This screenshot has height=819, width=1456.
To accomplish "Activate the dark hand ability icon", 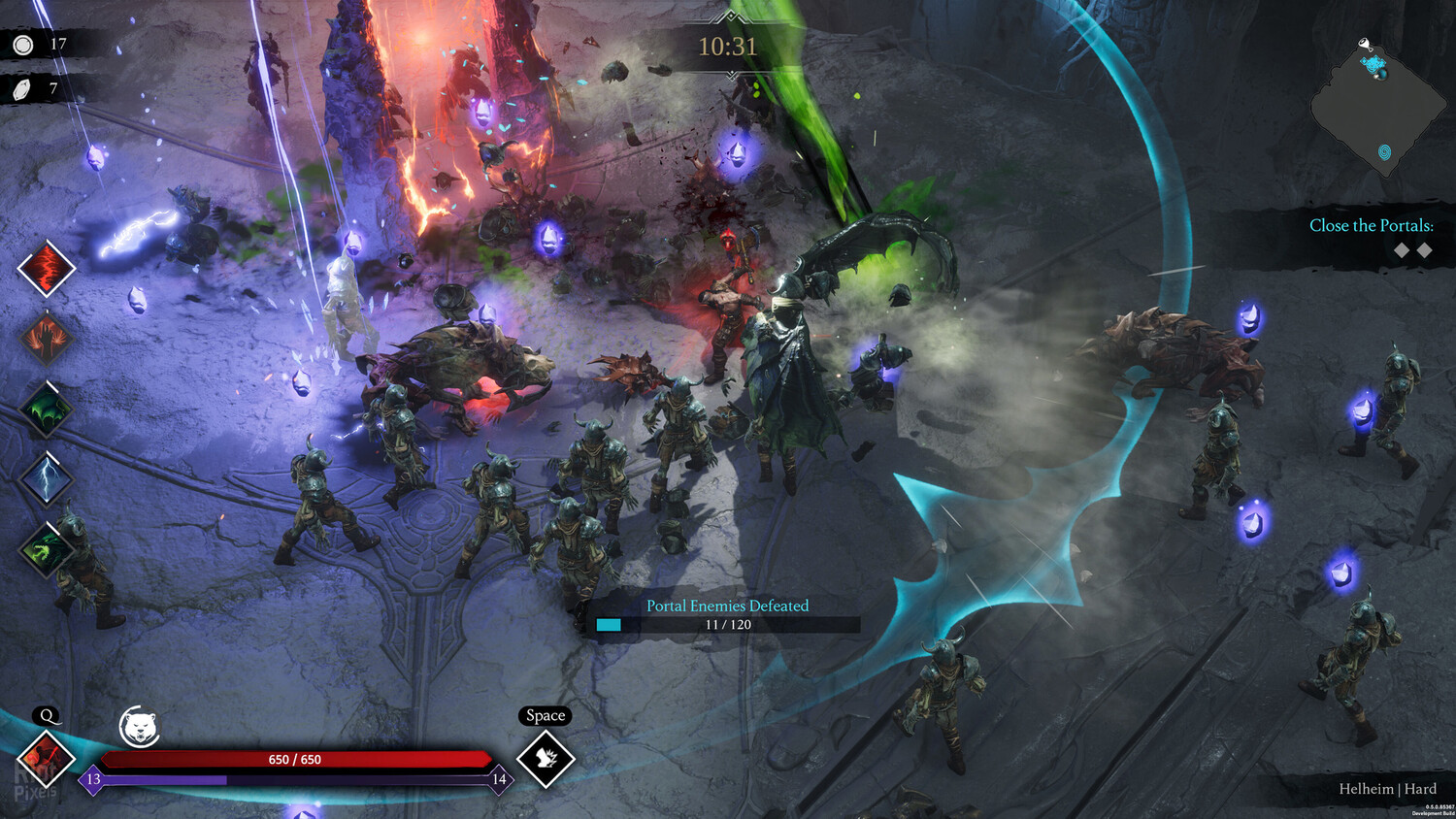I will click(x=46, y=339).
